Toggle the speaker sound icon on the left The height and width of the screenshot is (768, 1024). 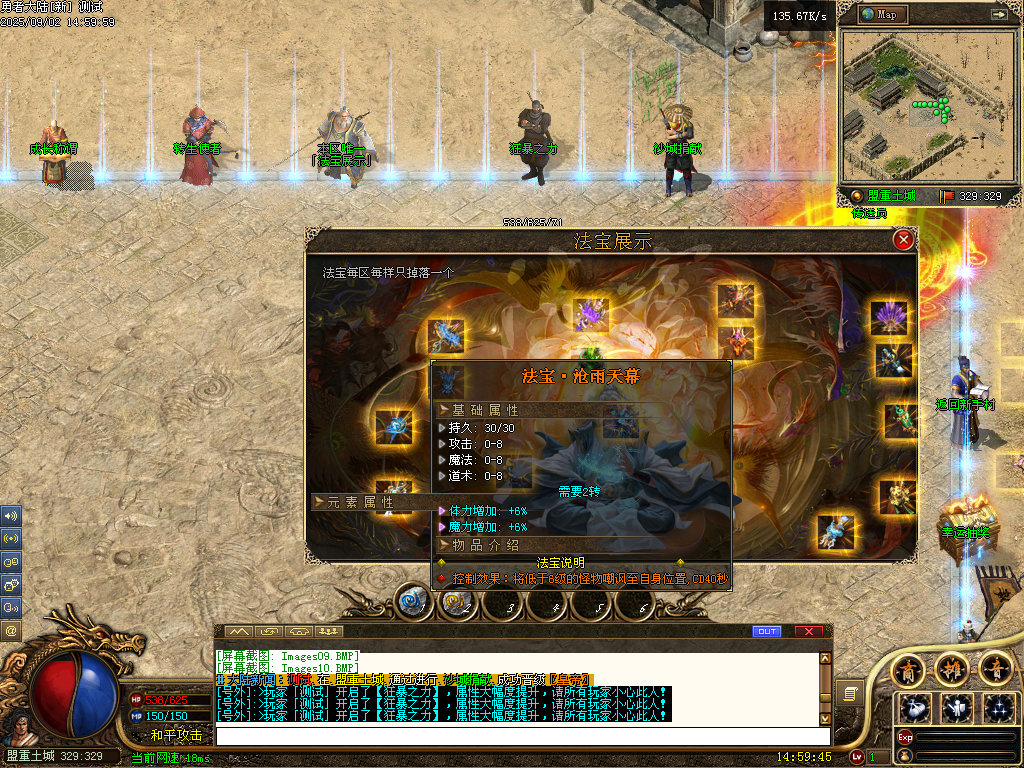12,516
